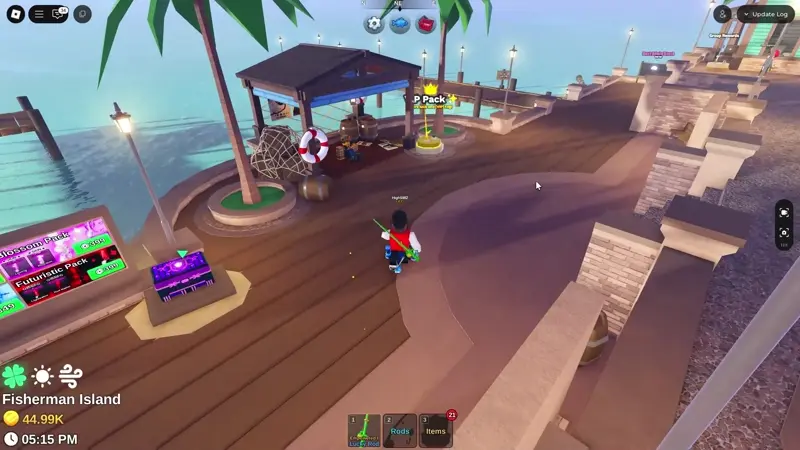Viewport: 800px width, 450px height.
Task: Open the gear settings icon
Action: pyautogui.click(x=374, y=23)
